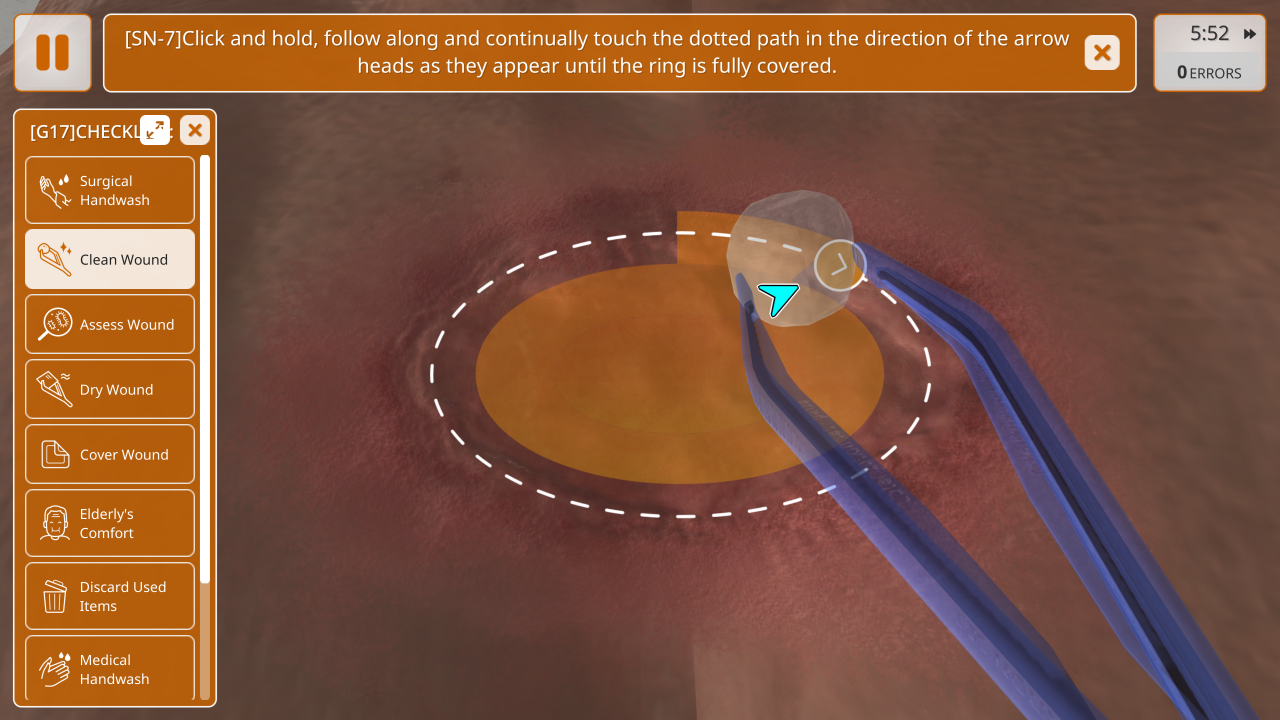Screen dimensions: 1280x720
Task: Choose the Dry Wound step
Action: coord(110,389)
